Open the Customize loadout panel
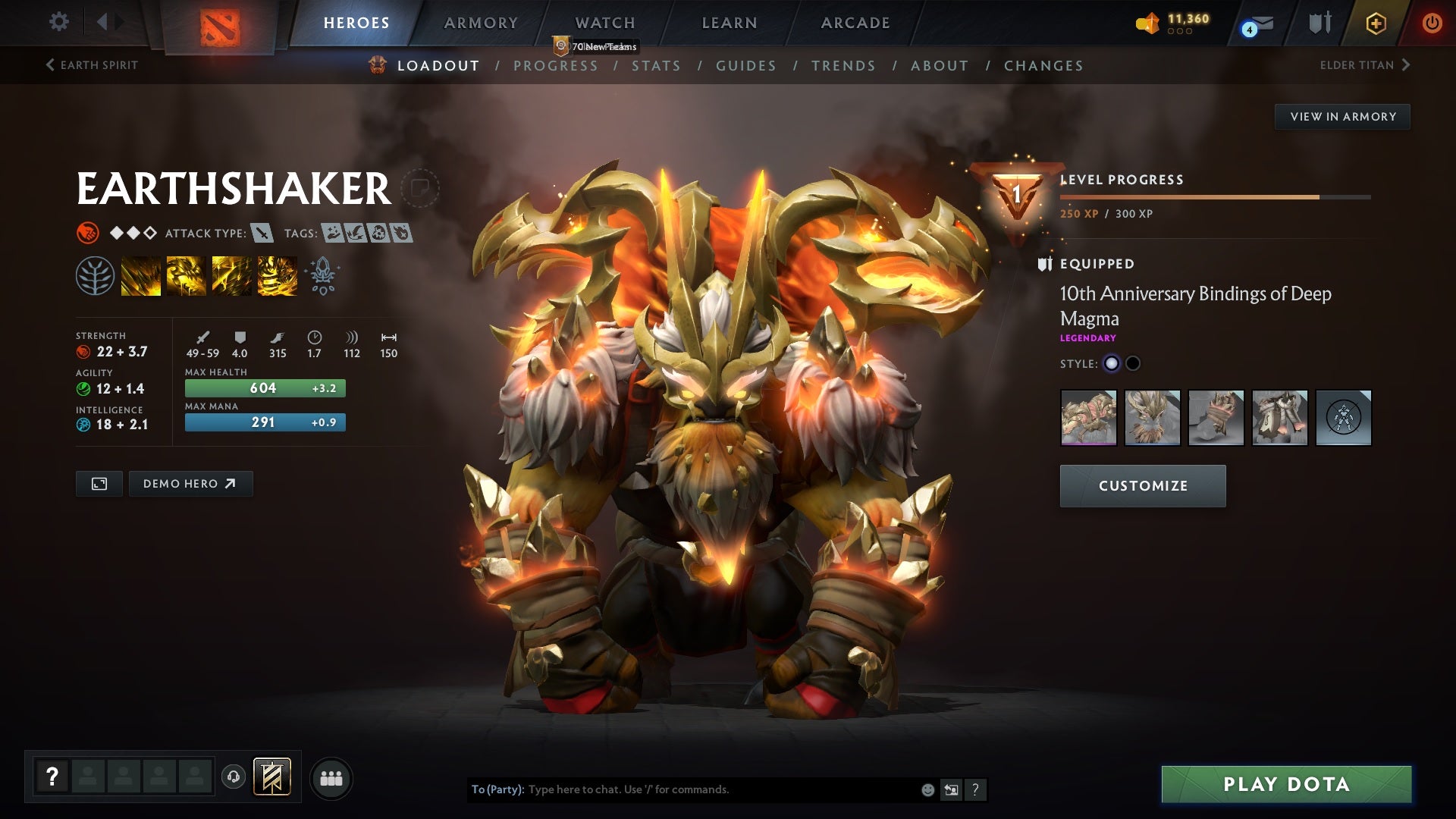This screenshot has width=1456, height=819. click(x=1142, y=486)
